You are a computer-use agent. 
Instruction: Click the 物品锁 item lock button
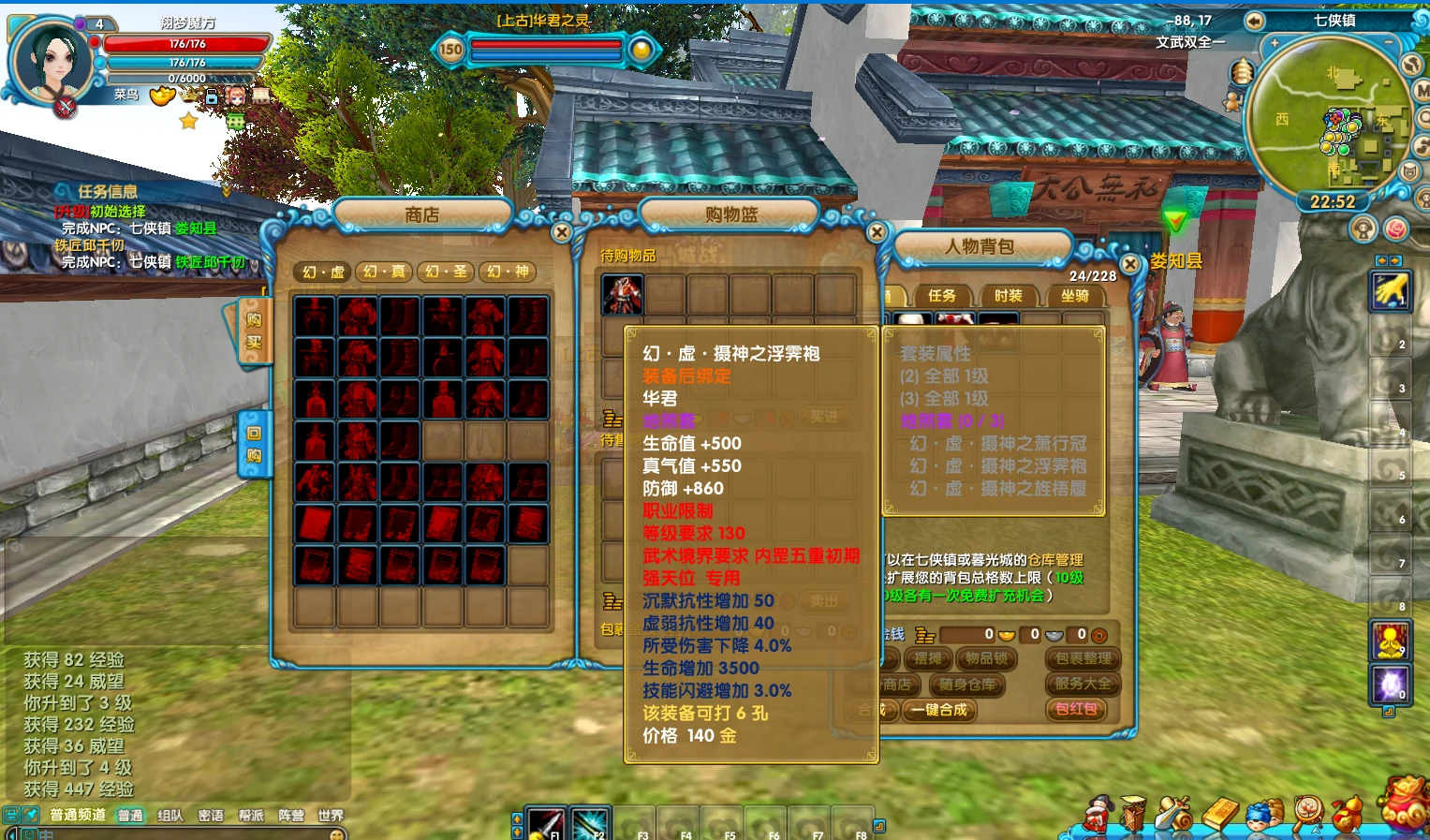(x=985, y=658)
